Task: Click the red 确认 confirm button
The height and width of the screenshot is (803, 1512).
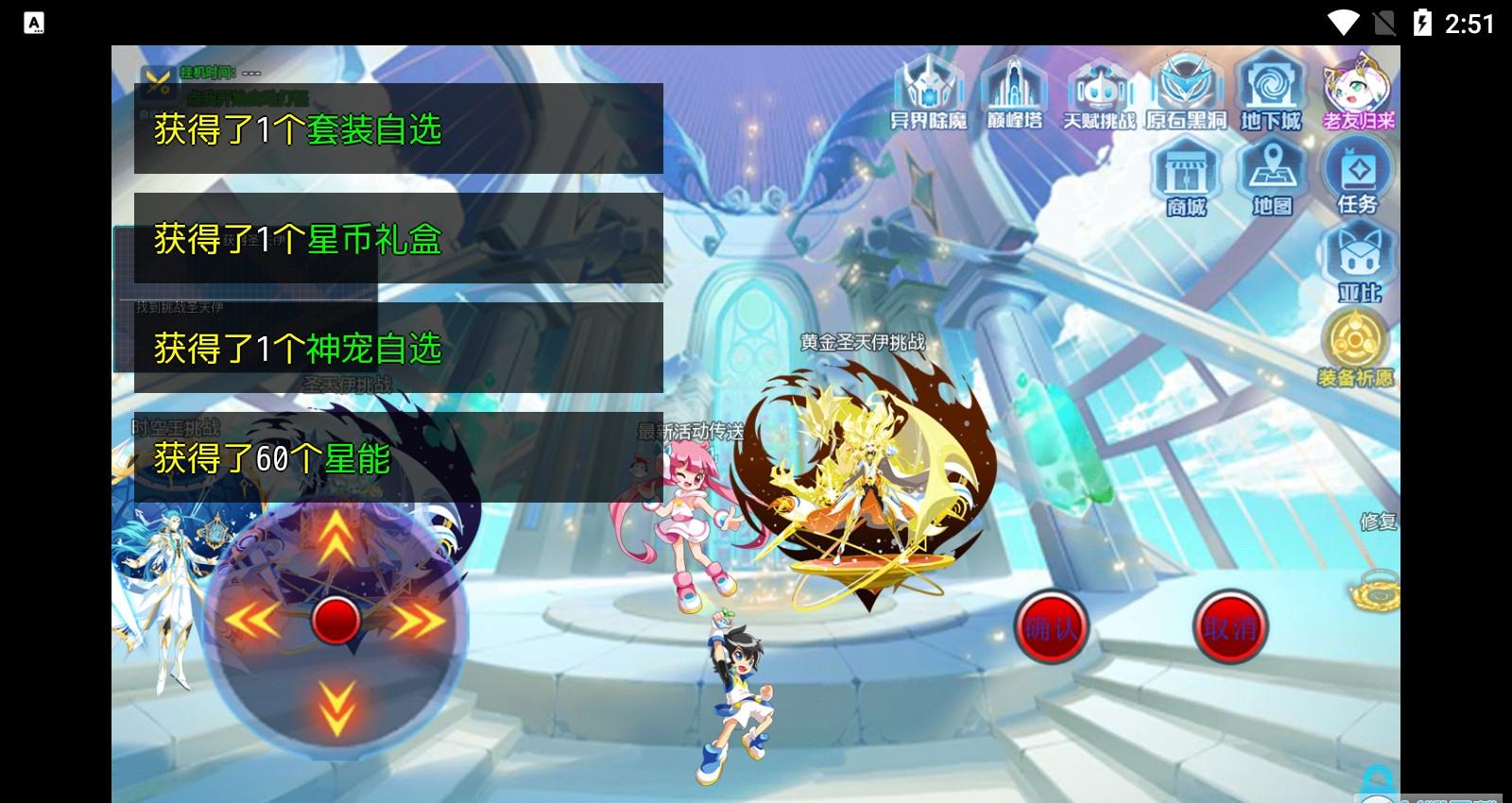Action: (1051, 627)
